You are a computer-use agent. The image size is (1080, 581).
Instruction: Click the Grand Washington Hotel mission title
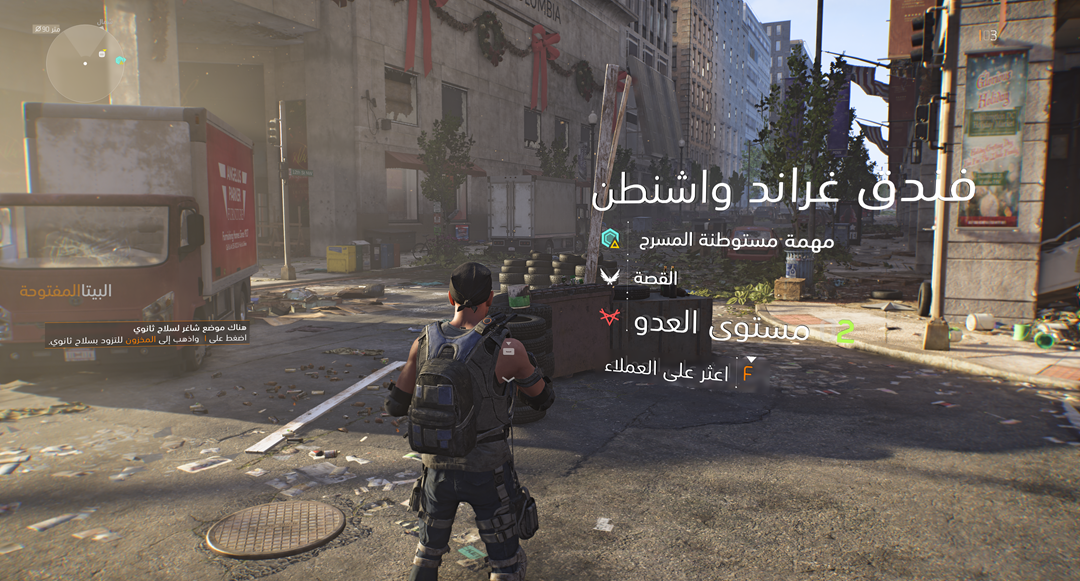click(x=783, y=190)
